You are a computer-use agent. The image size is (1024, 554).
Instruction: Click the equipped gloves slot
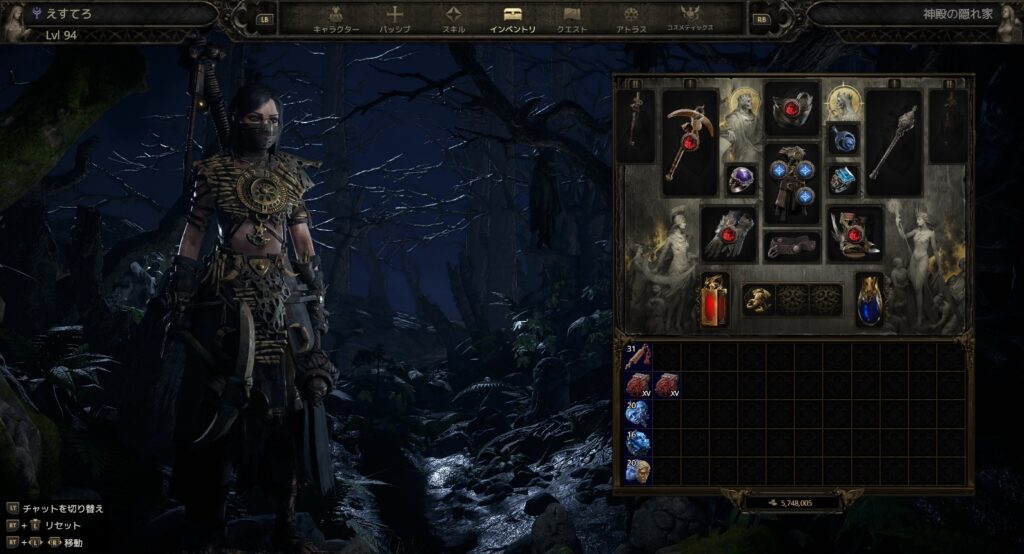[x=728, y=234]
